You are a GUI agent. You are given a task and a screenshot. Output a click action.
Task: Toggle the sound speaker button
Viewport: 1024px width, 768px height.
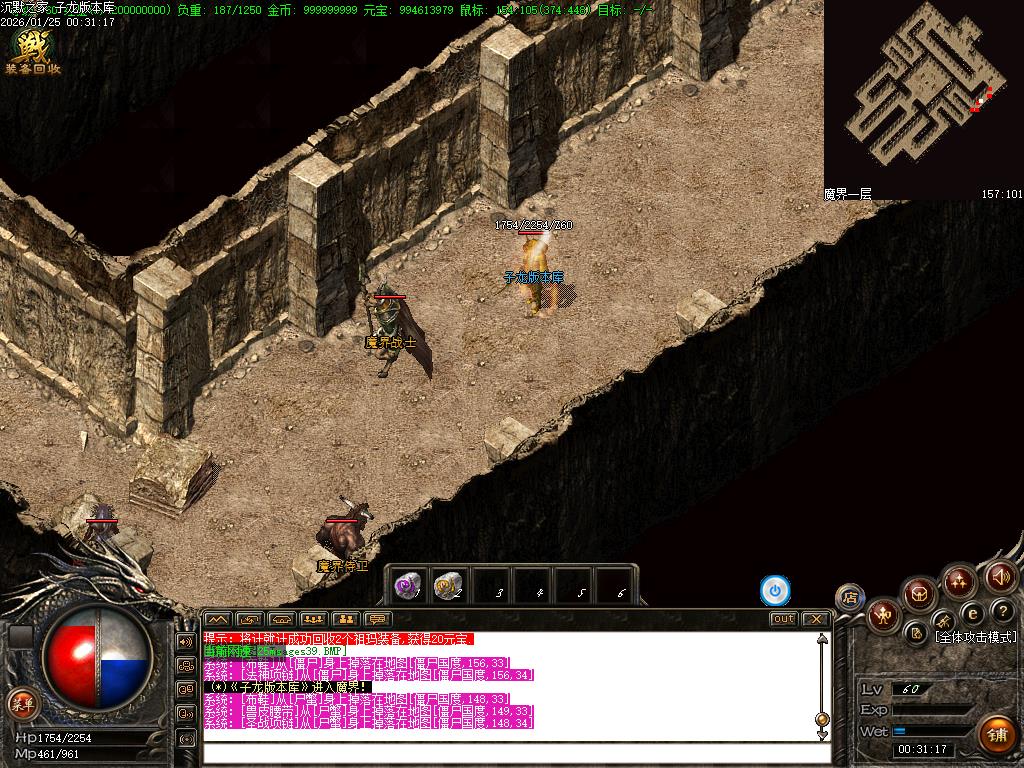pos(1001,576)
